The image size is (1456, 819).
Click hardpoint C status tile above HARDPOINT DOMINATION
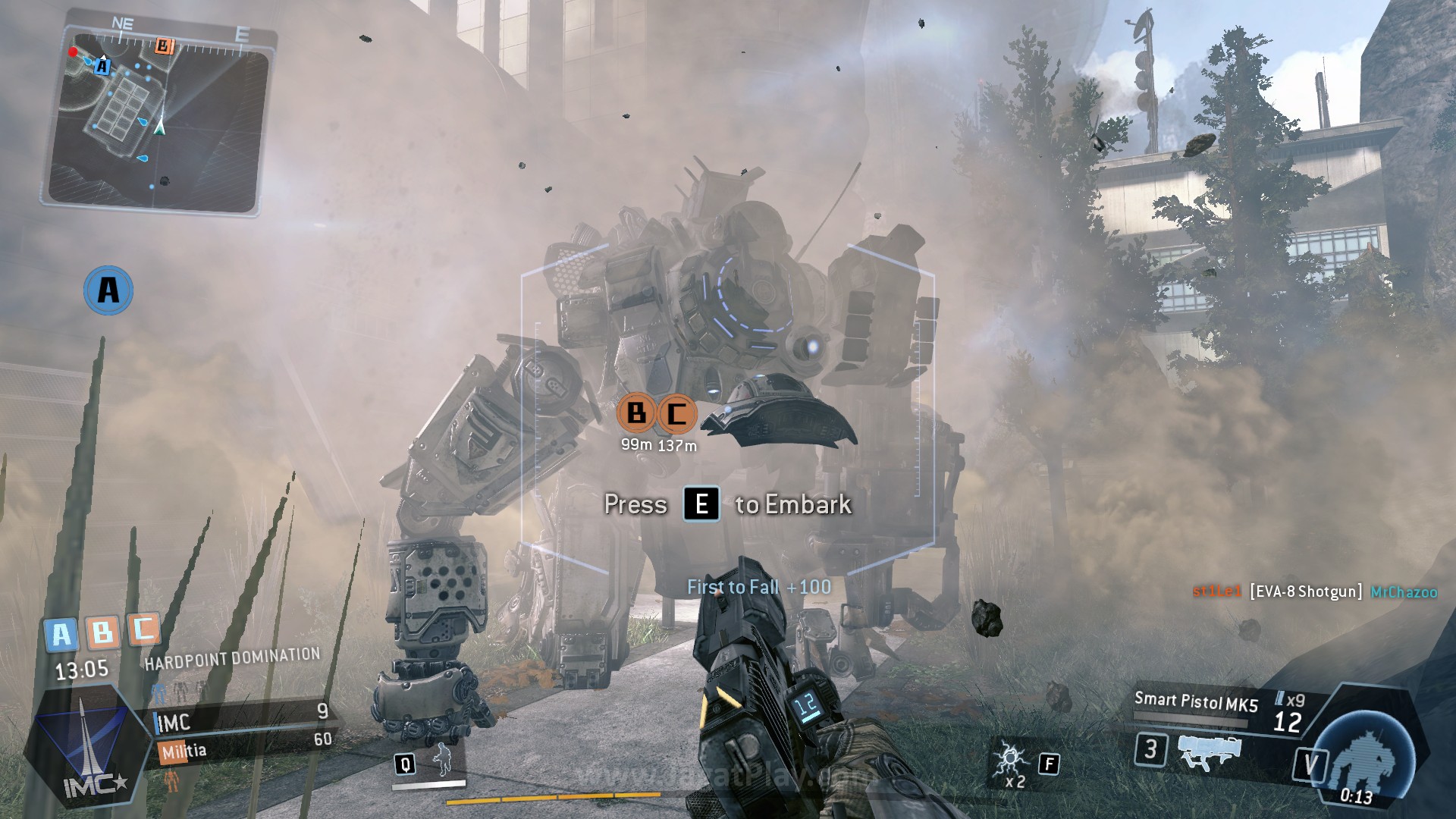143,628
